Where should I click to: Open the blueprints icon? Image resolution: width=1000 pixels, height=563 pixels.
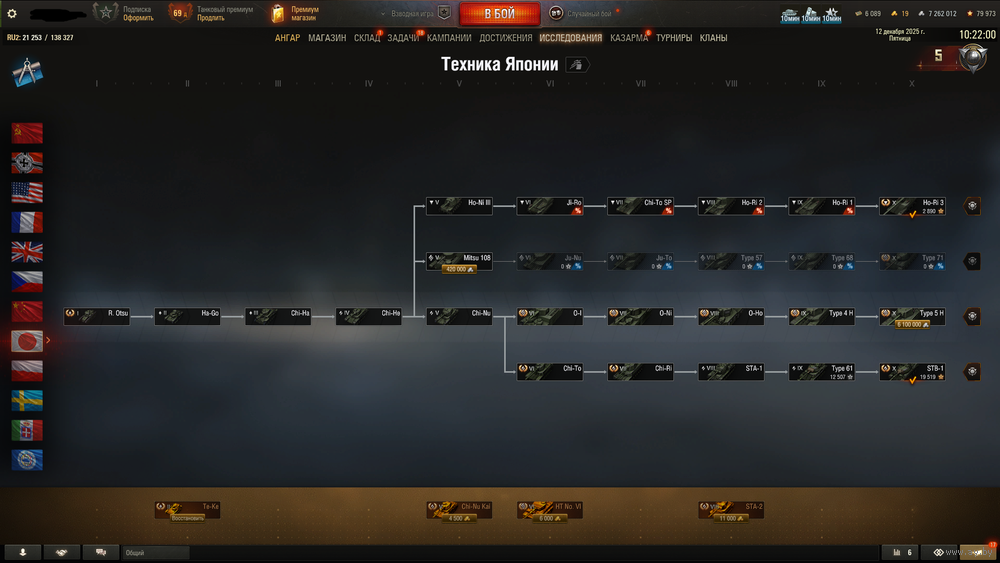pos(25,72)
